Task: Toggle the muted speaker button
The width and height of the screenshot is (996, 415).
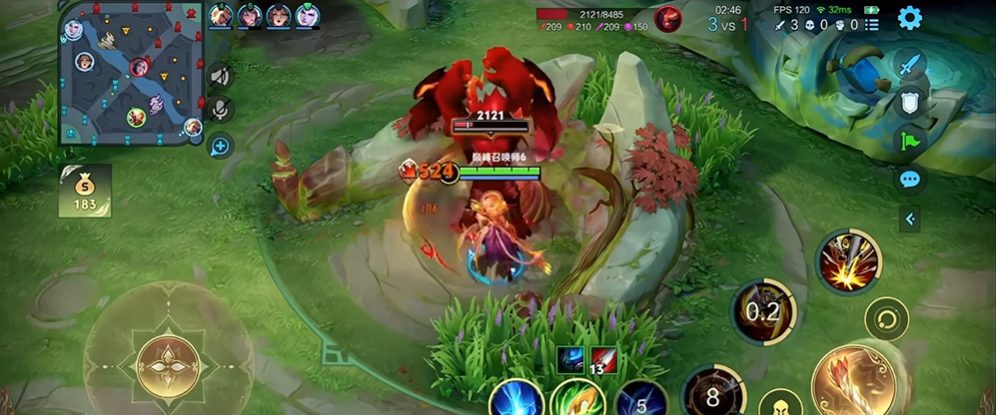Action: (220, 76)
